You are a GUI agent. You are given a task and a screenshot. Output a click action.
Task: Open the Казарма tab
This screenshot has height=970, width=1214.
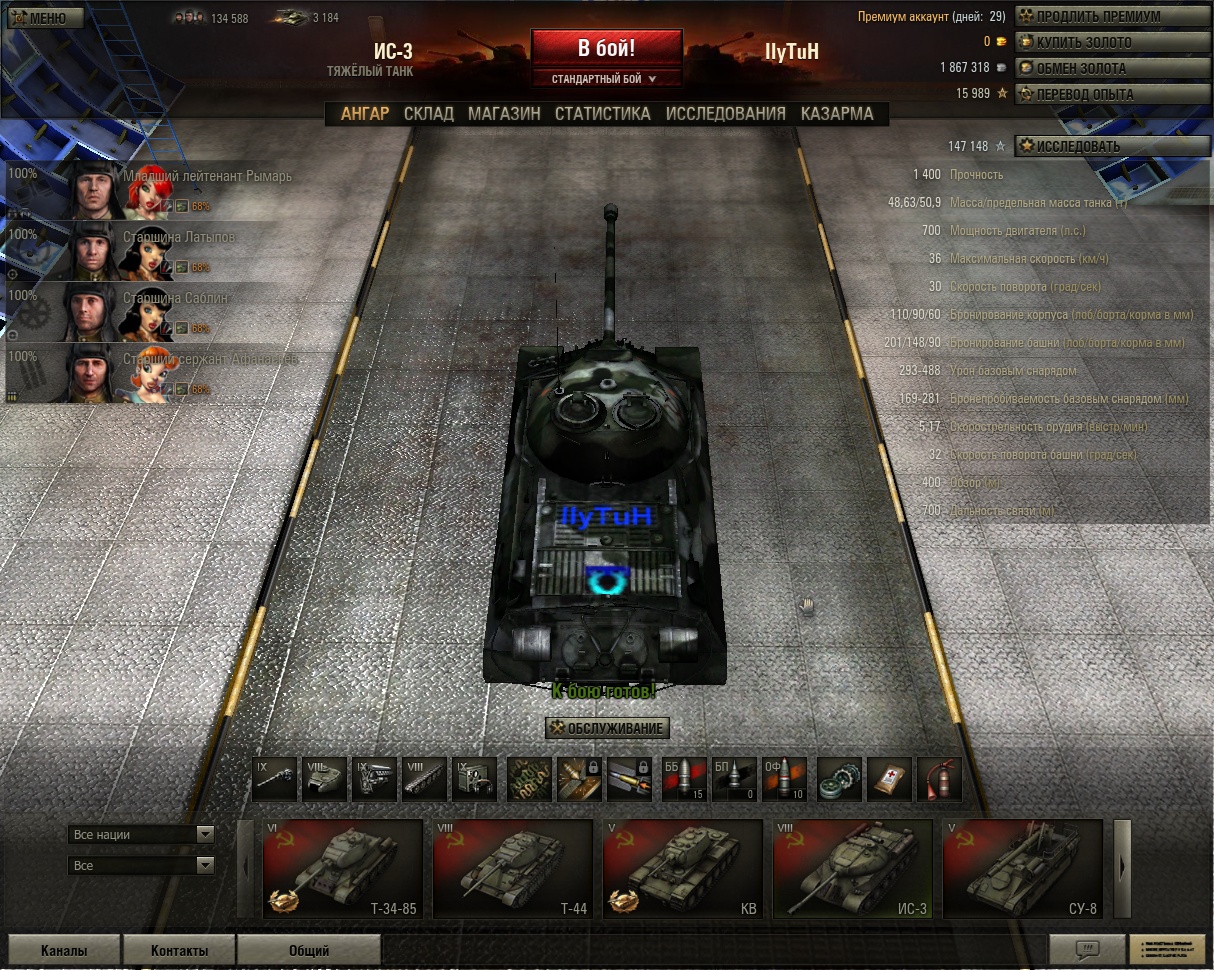tap(837, 114)
